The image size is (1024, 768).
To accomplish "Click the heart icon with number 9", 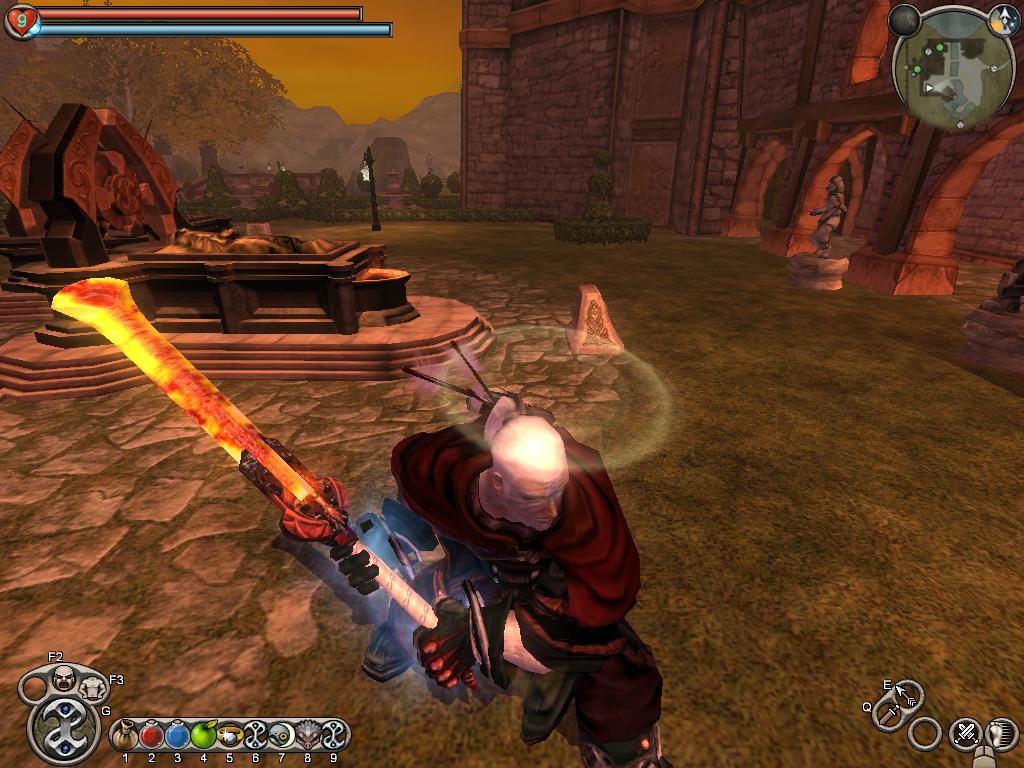I will coord(20,21).
